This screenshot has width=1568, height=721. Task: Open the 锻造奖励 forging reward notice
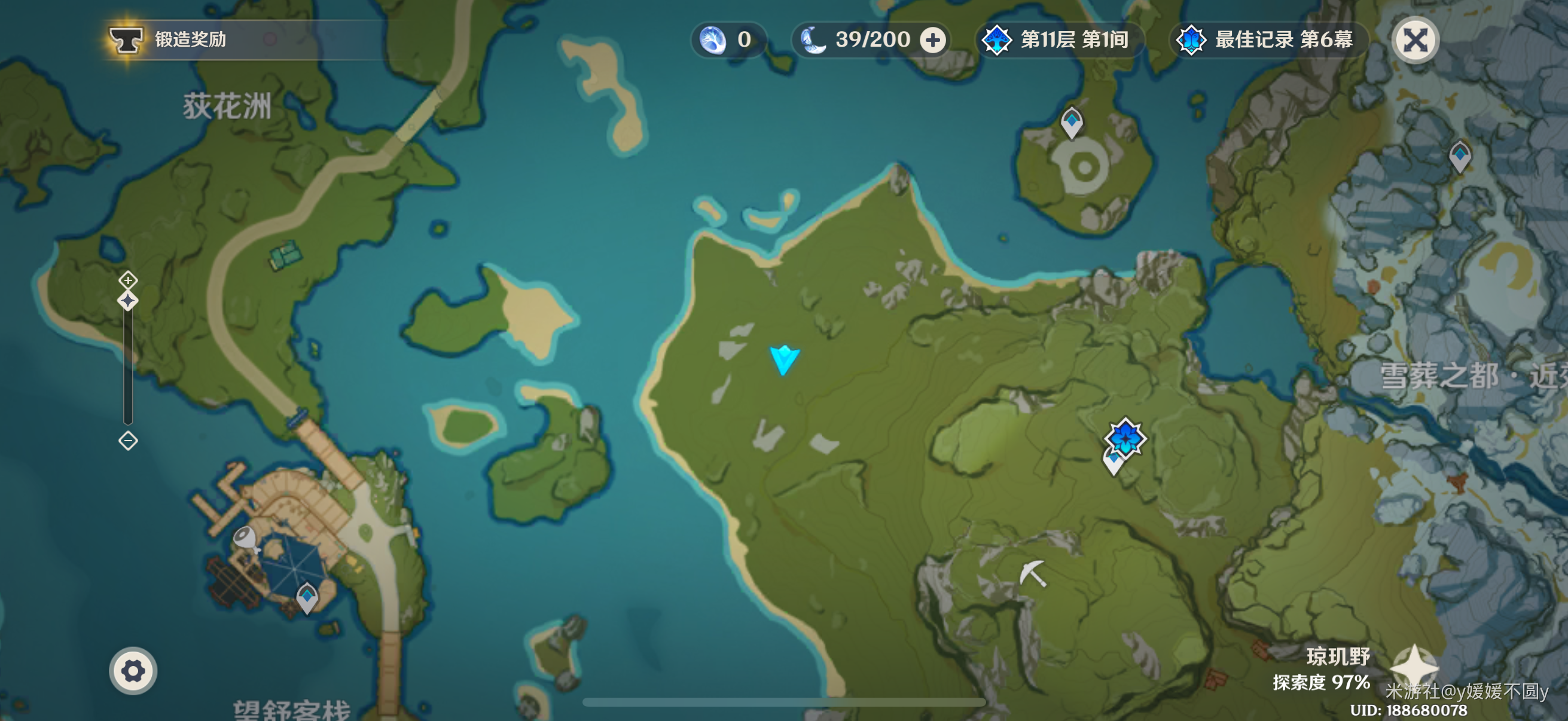point(169,39)
